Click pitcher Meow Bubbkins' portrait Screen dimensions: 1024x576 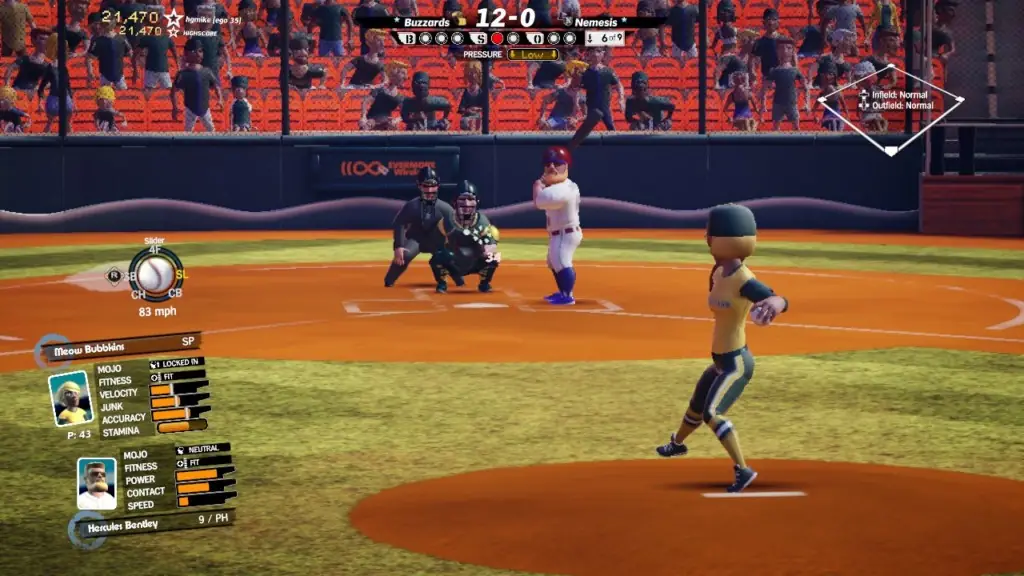[x=70, y=397]
